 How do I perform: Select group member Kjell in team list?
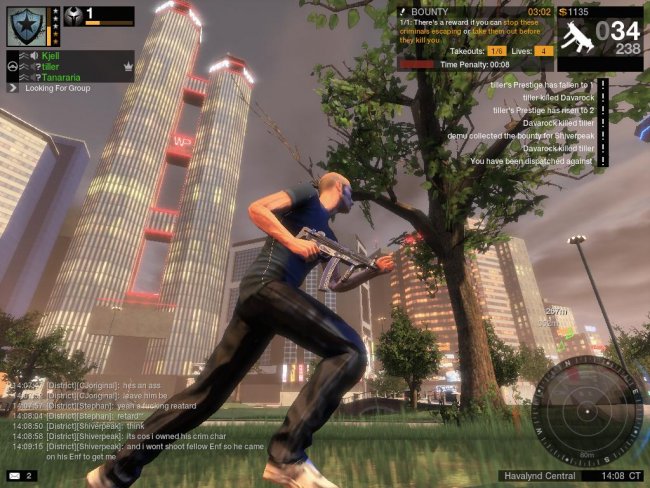pos(50,56)
